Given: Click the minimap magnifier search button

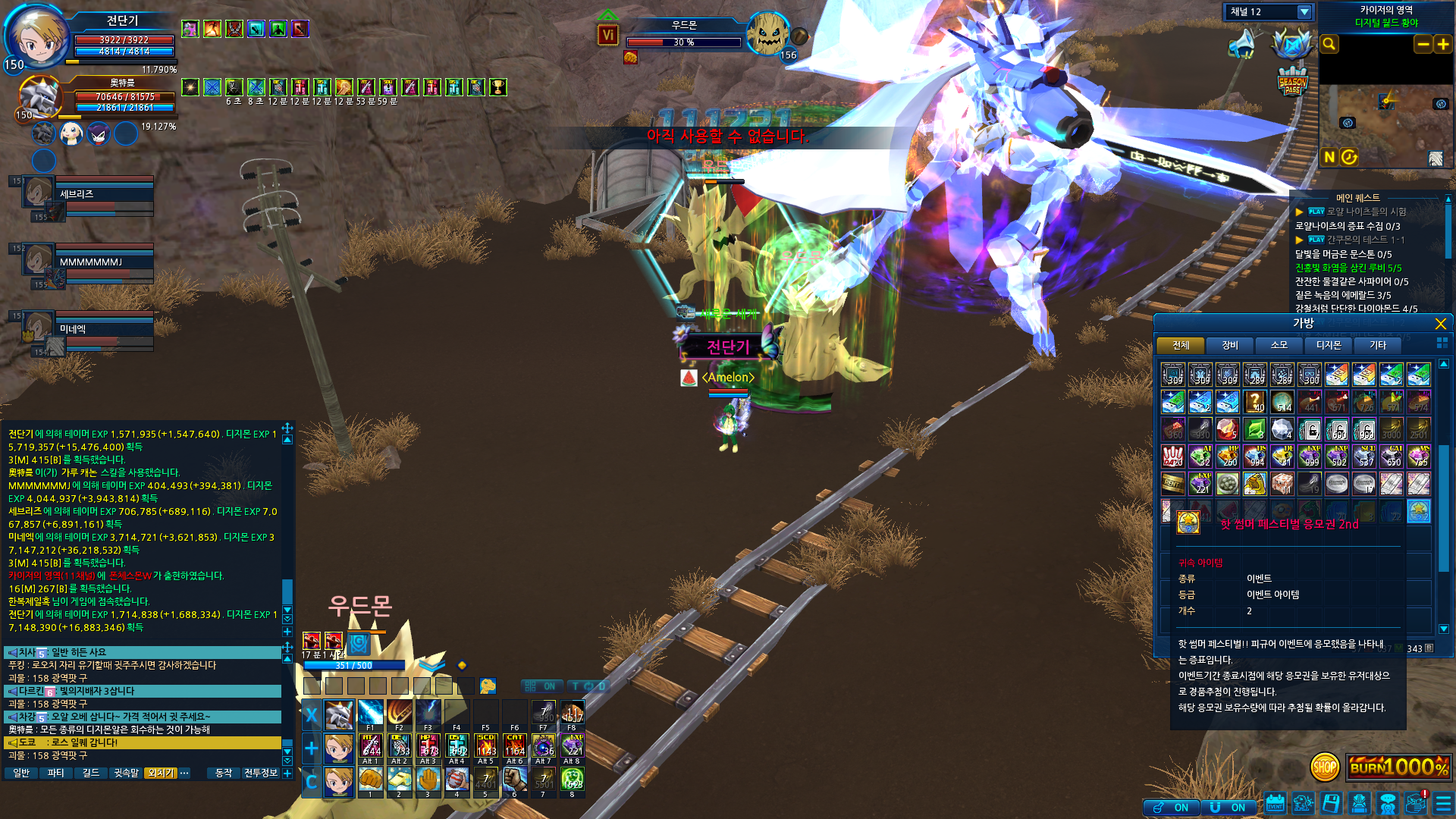Looking at the screenshot, I should [x=1329, y=44].
